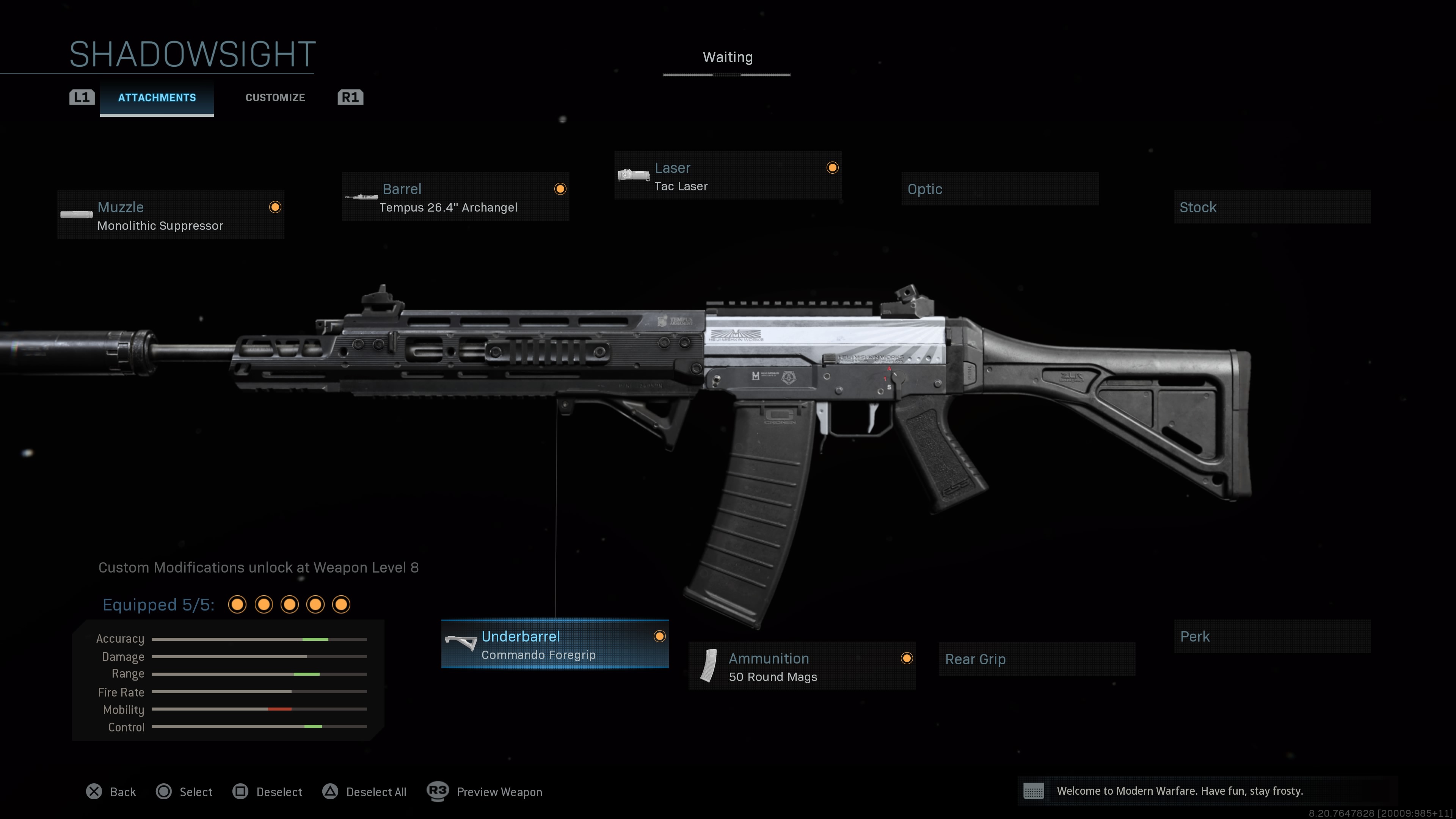Click the orange indicator on the Muzzle slot
The height and width of the screenshot is (819, 1456).
tap(275, 207)
